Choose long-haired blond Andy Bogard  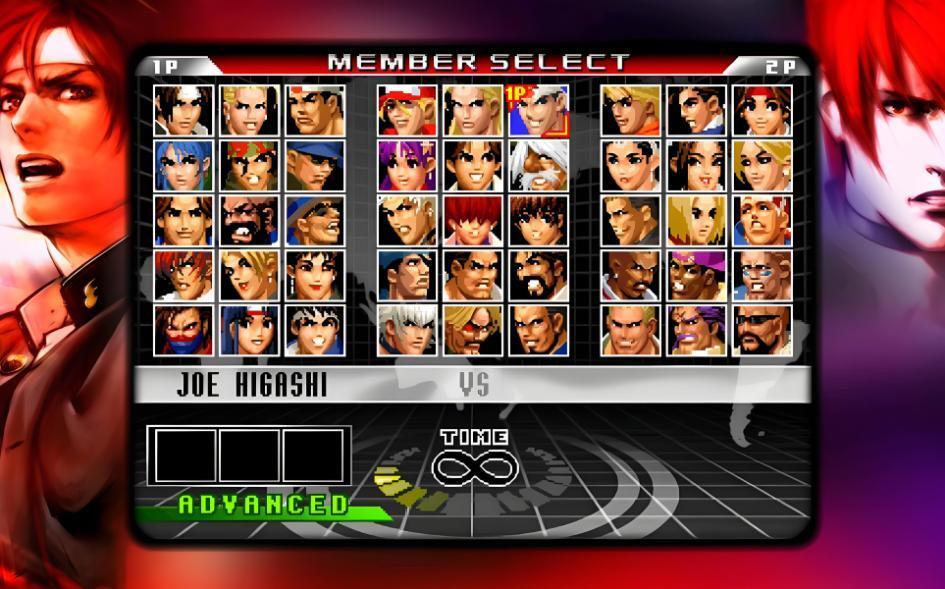click(x=473, y=110)
